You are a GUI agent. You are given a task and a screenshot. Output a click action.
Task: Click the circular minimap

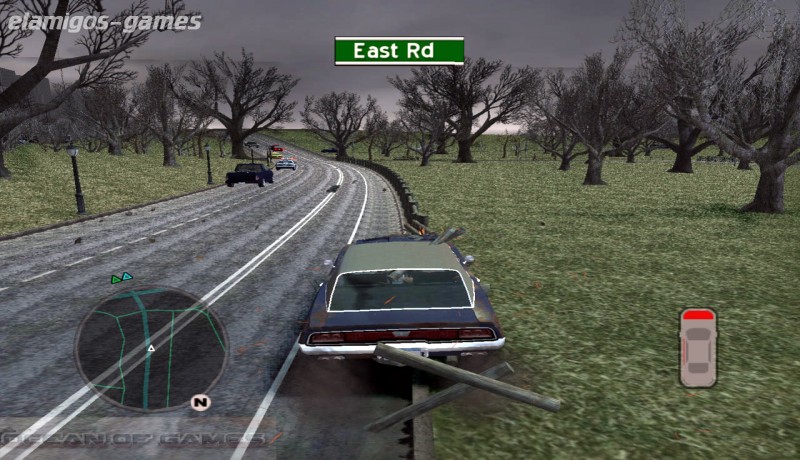(150, 349)
